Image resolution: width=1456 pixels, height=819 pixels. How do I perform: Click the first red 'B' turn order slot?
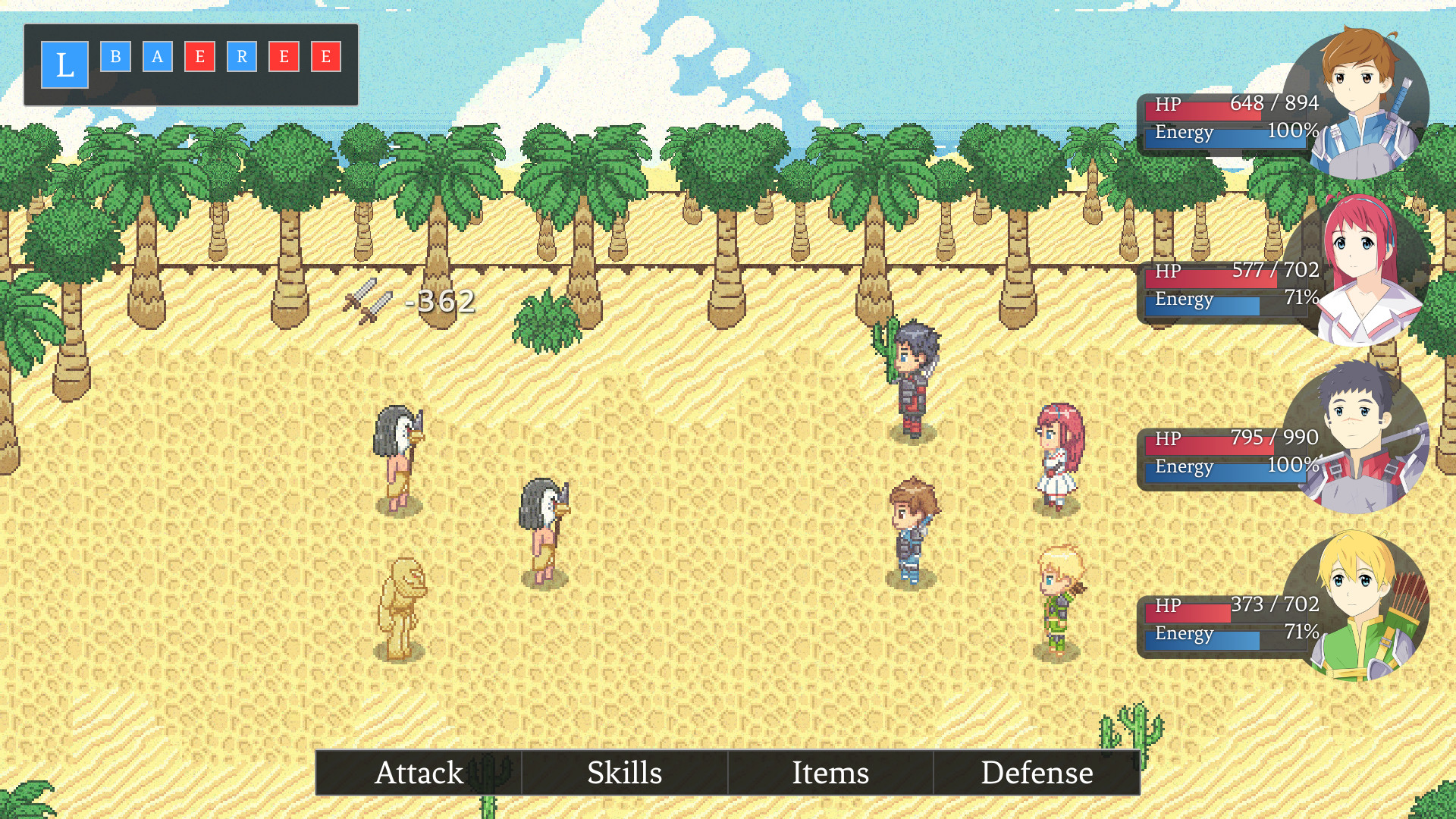(115, 57)
